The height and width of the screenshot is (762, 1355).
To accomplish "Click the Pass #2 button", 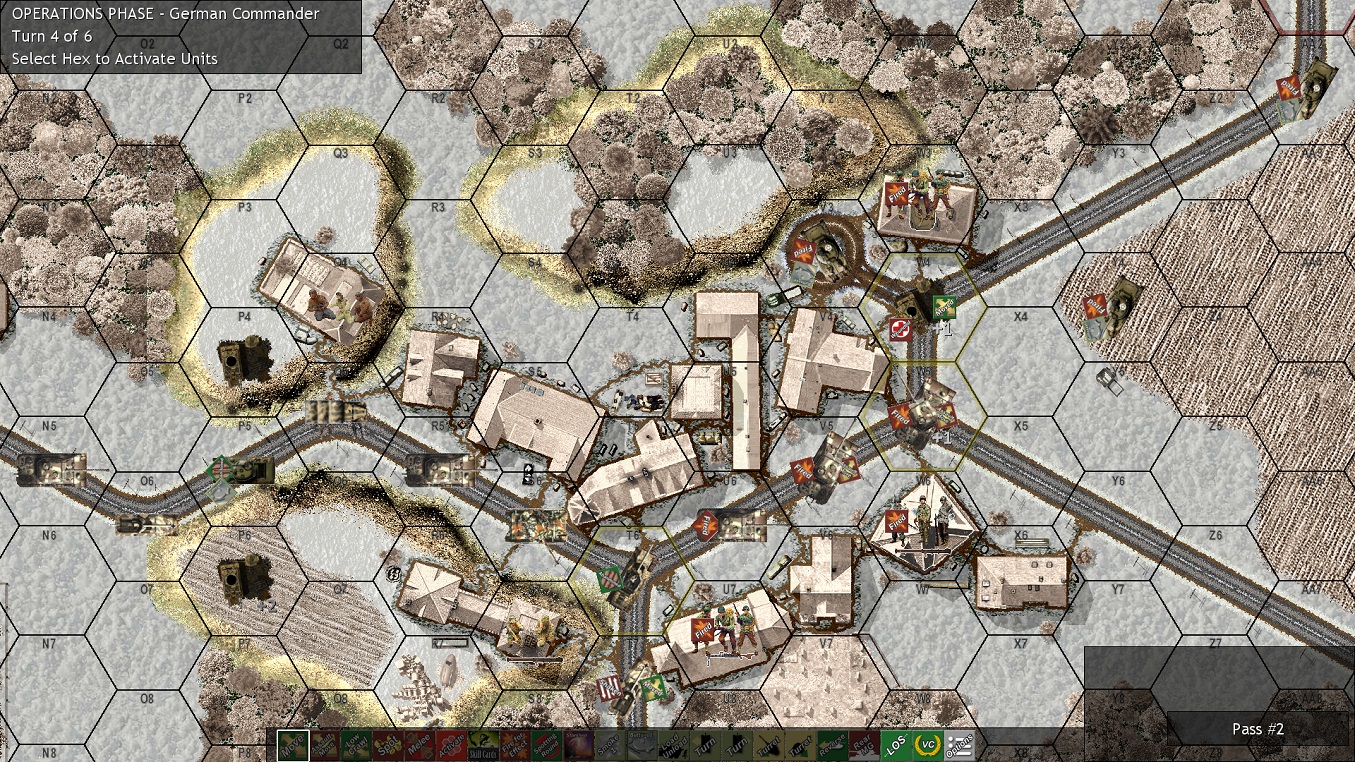I will pyautogui.click(x=1258, y=729).
